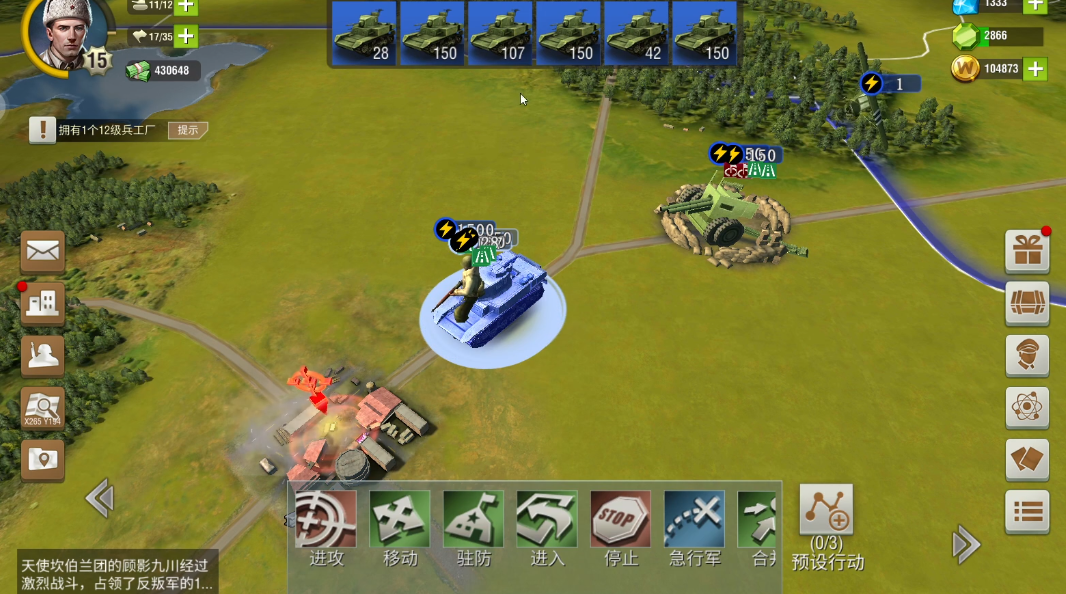
Task: Open the soldier troops icon
Action: pos(43,356)
